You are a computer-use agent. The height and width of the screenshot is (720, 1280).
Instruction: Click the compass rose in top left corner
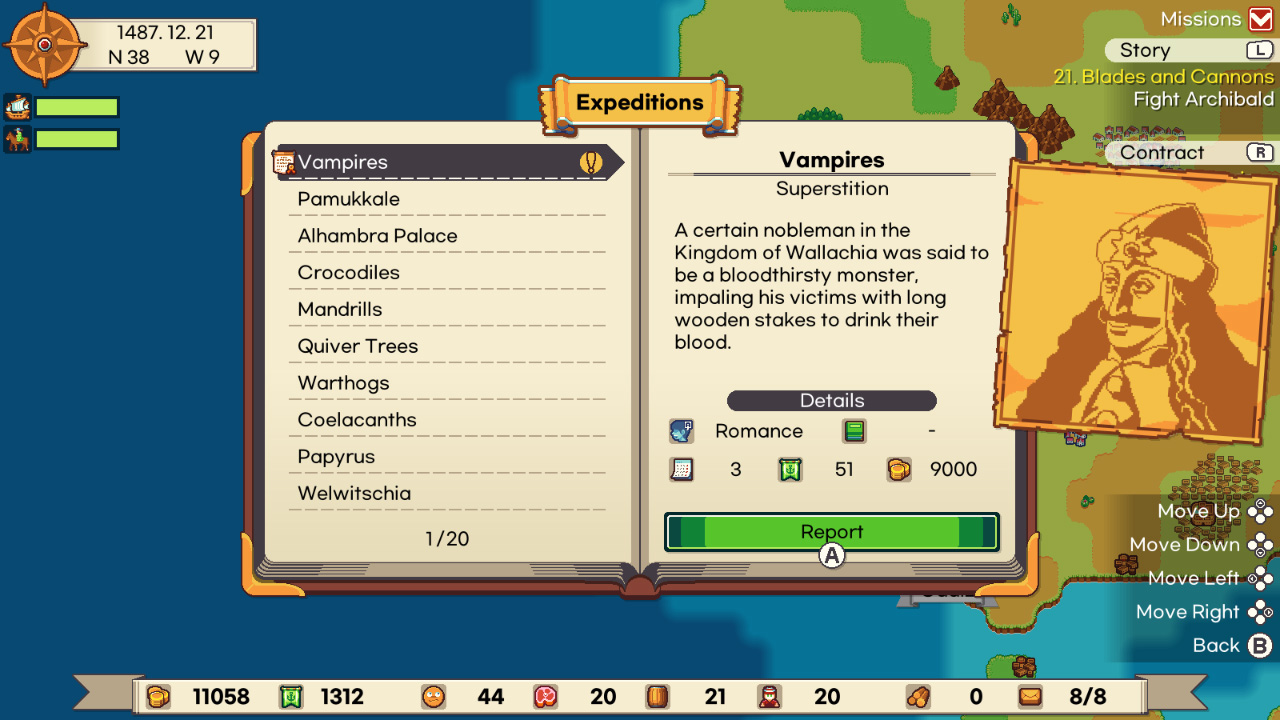pyautogui.click(x=44, y=44)
